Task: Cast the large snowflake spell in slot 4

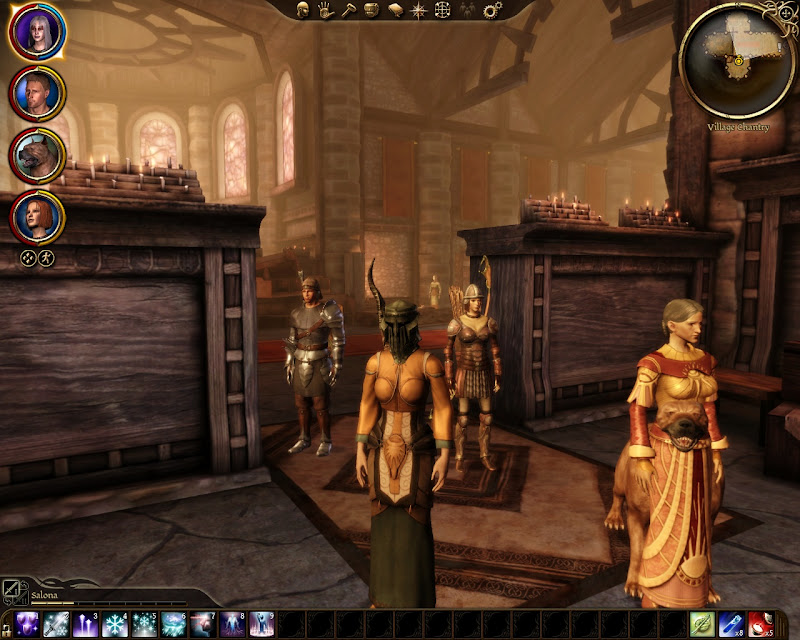Action: click(115, 626)
